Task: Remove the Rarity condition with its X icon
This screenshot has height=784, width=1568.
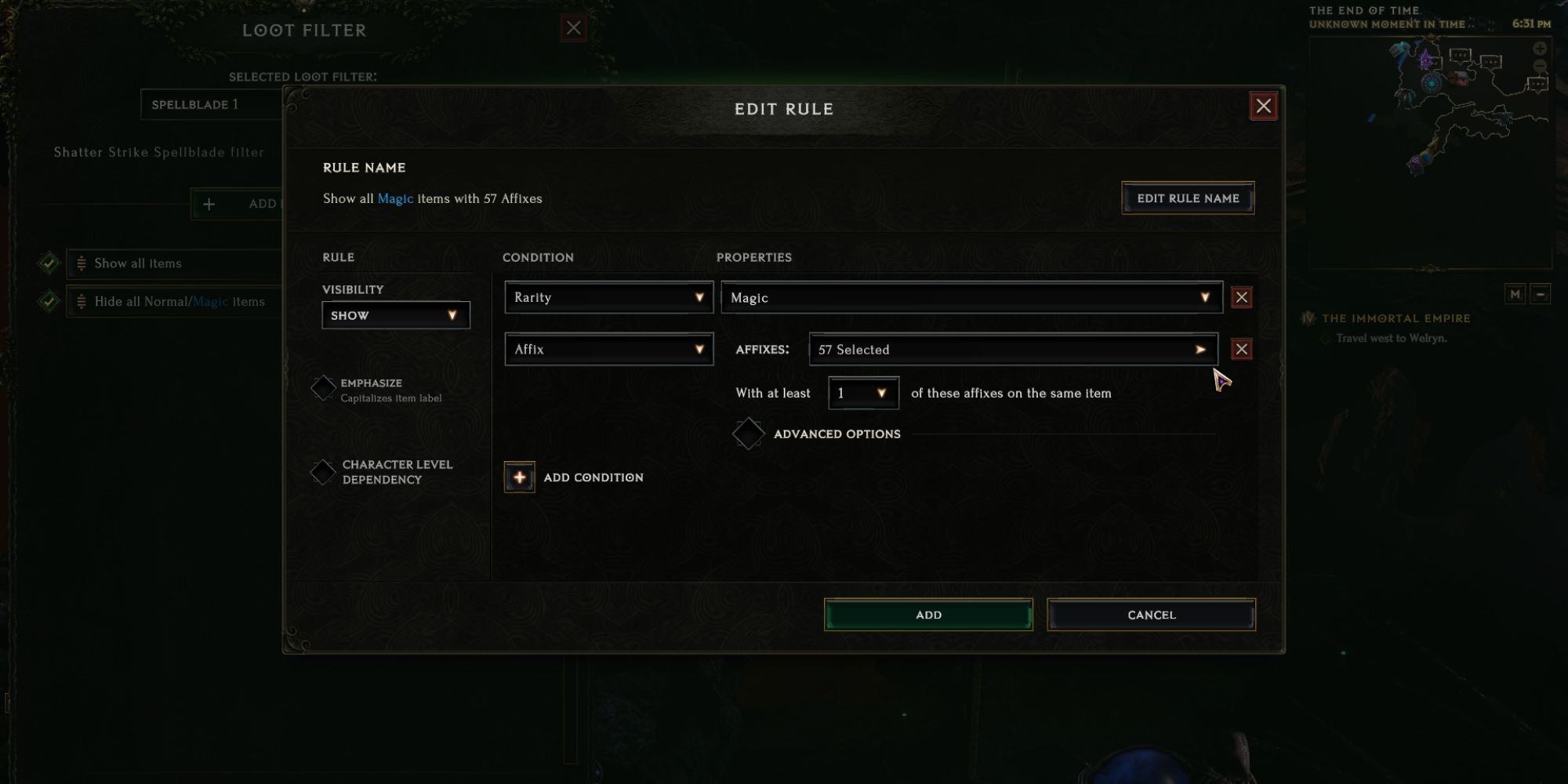Action: (1241, 296)
